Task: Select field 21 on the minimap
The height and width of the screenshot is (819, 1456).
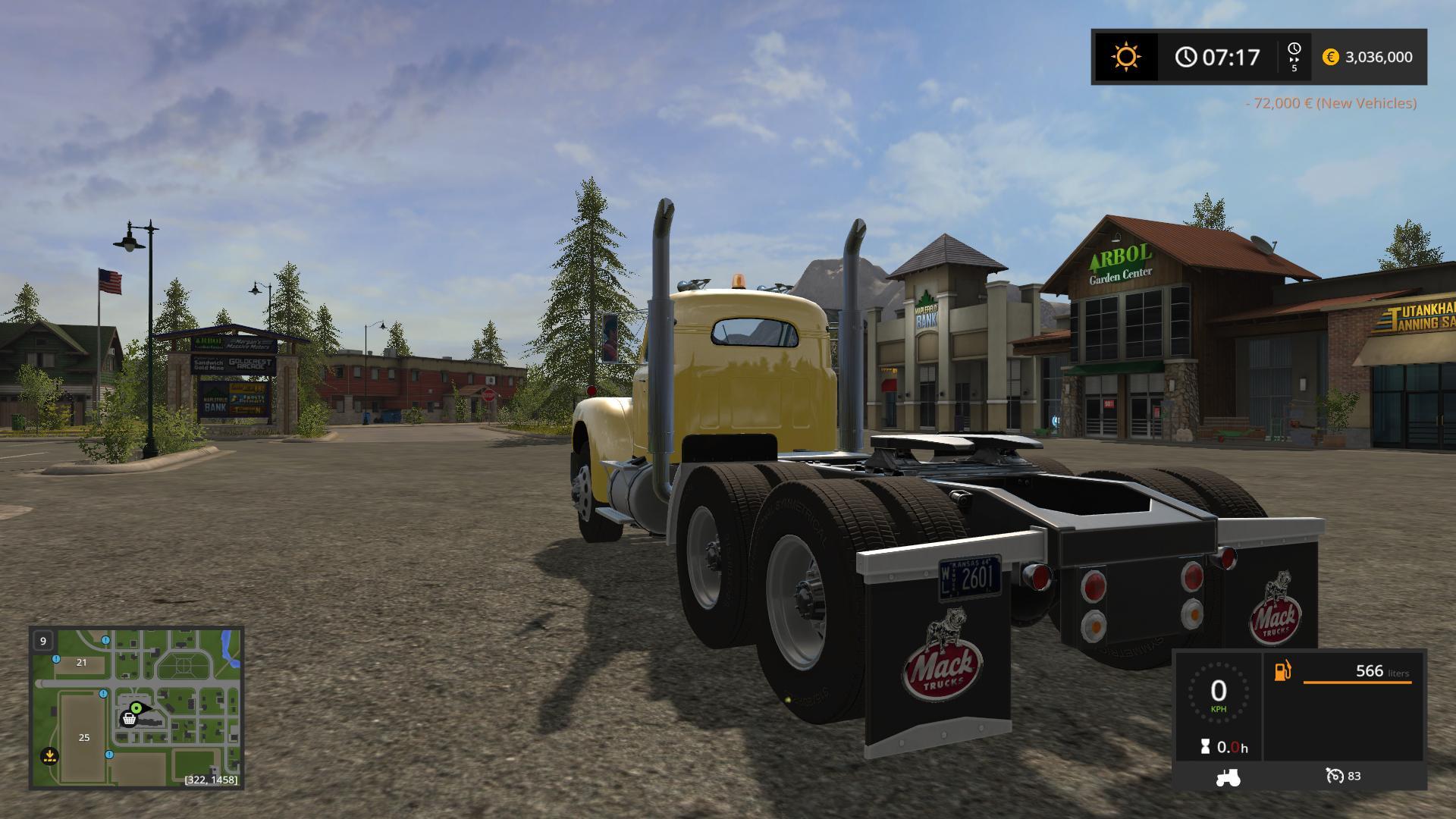Action: tap(81, 662)
